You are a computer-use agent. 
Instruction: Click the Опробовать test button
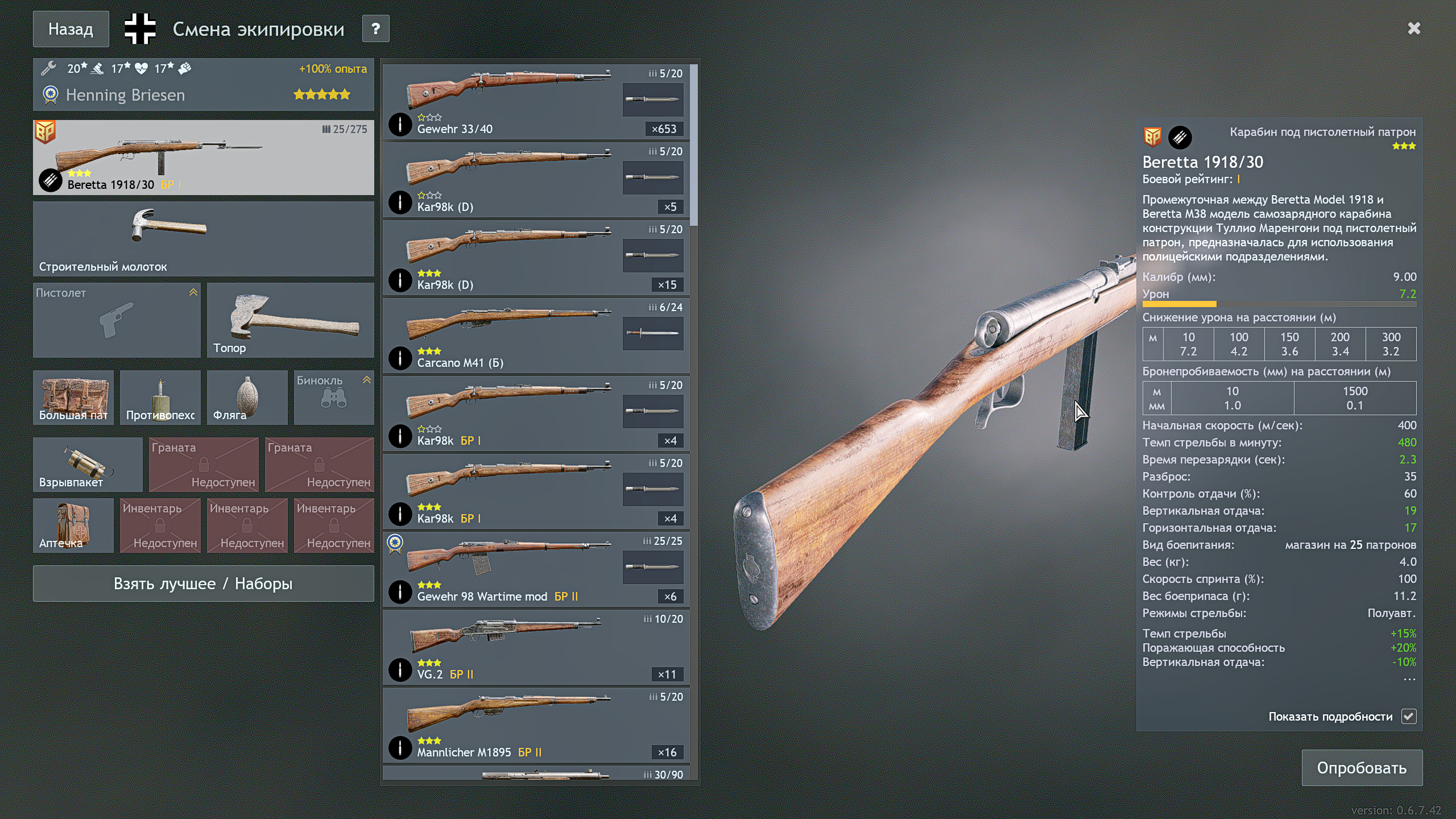click(x=1362, y=768)
